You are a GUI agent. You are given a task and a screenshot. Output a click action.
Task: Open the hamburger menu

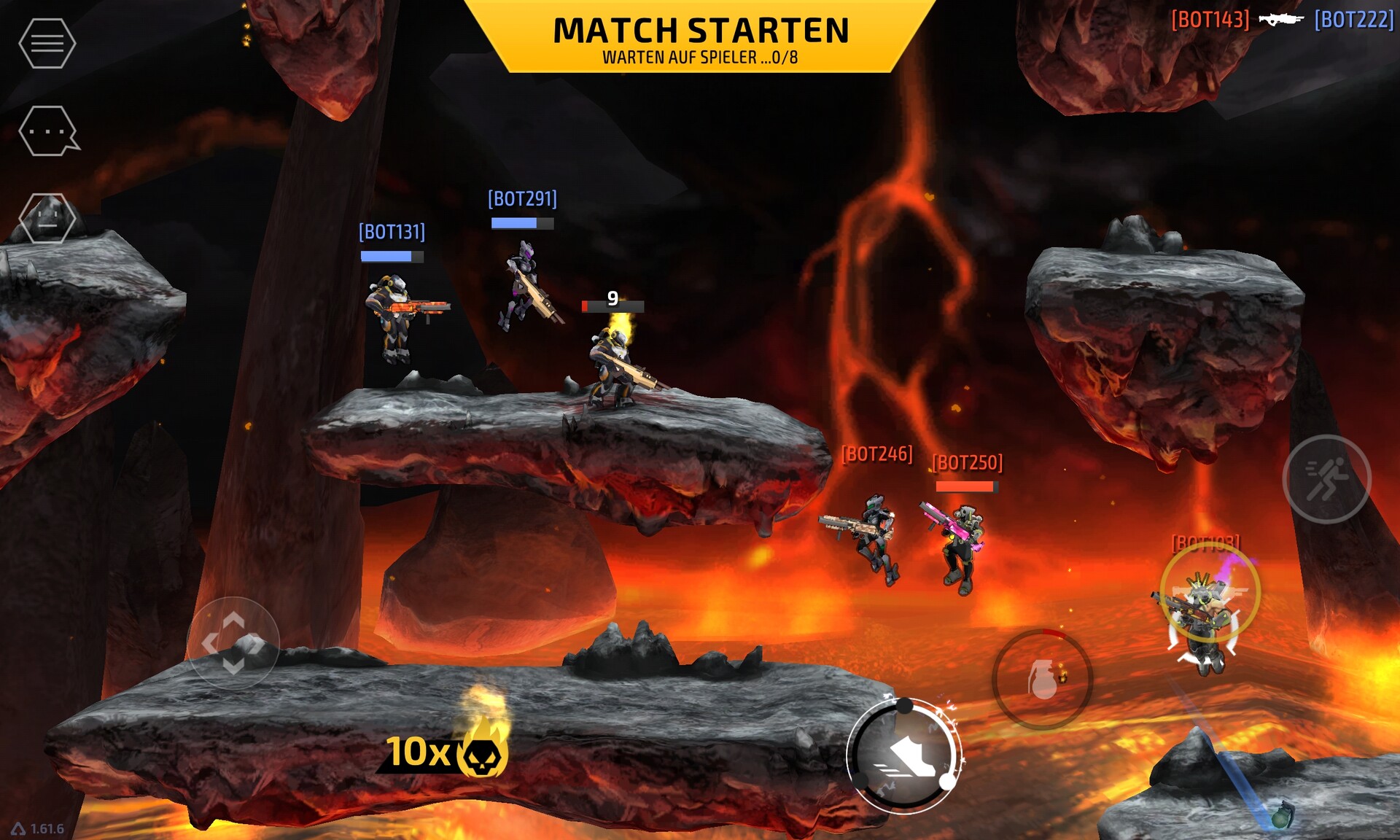click(x=47, y=44)
